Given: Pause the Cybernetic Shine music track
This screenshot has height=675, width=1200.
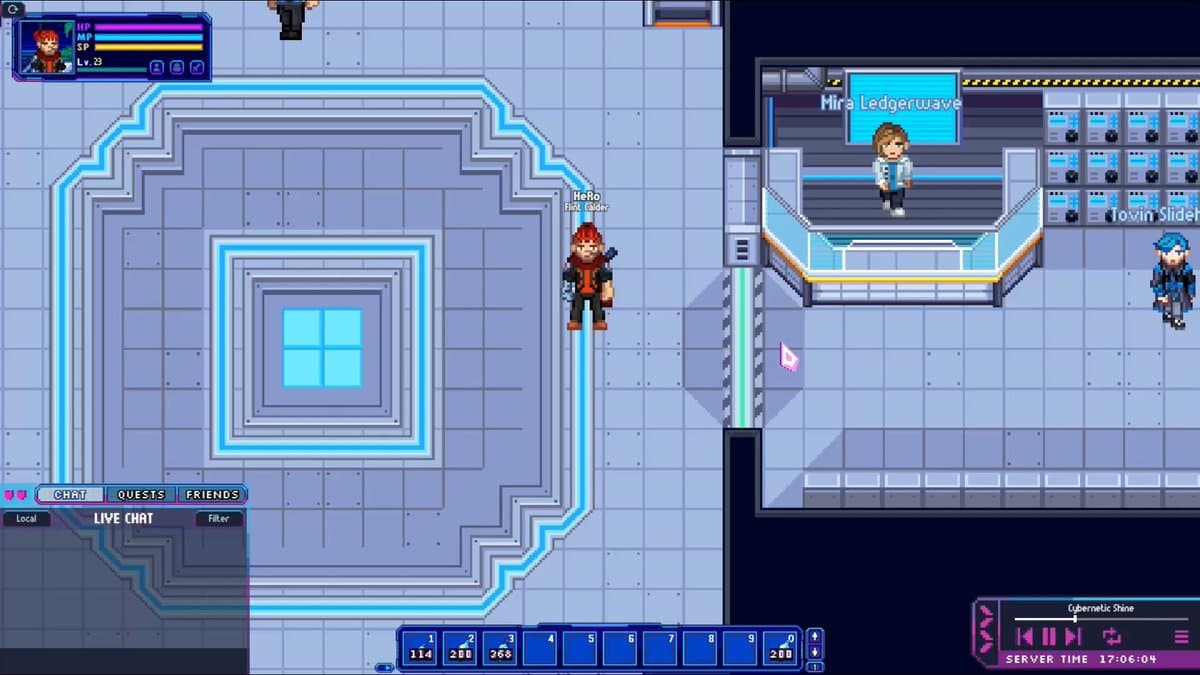Looking at the screenshot, I should 1049,636.
